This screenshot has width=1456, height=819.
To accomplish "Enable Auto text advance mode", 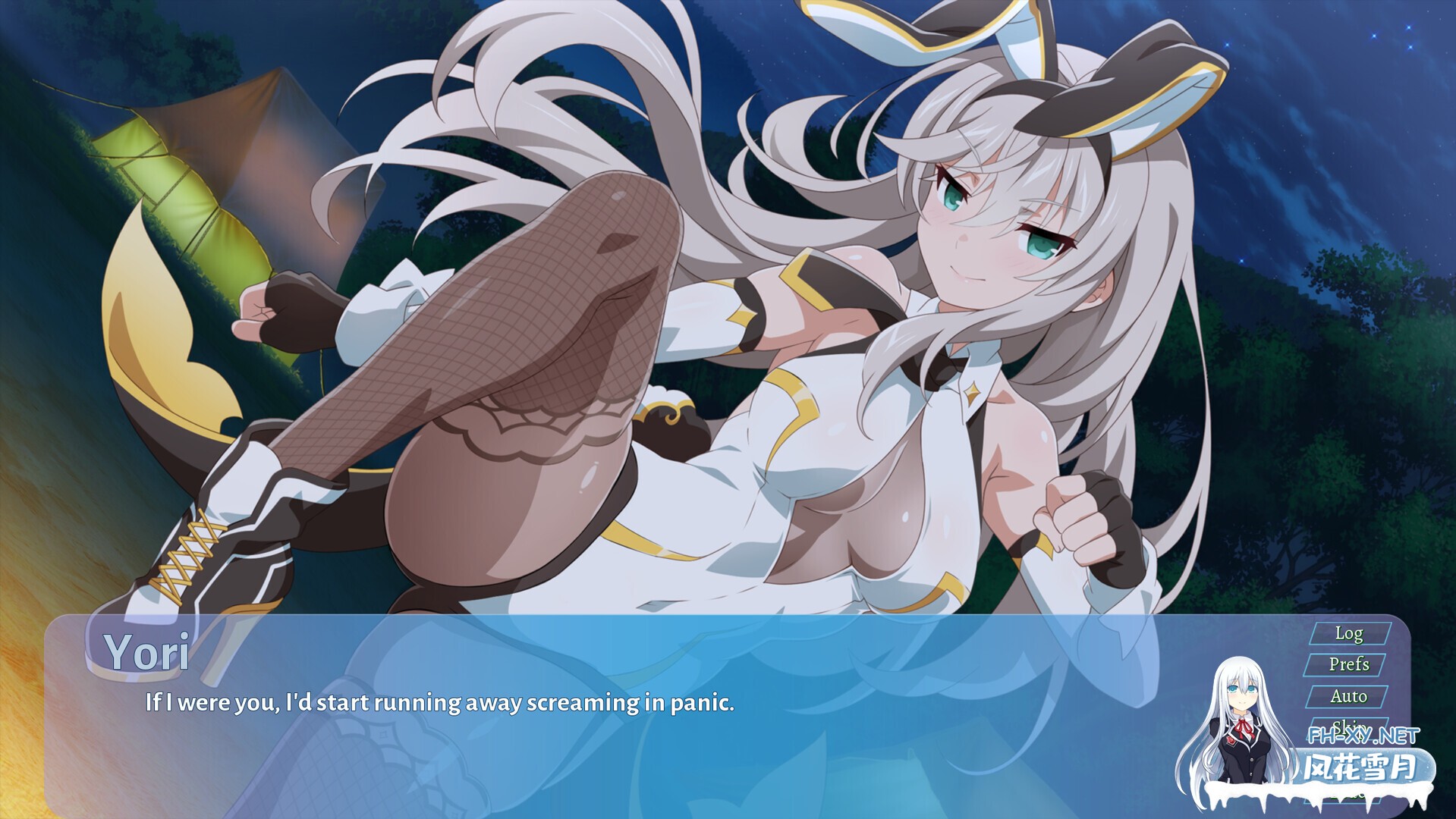I will click(1349, 696).
